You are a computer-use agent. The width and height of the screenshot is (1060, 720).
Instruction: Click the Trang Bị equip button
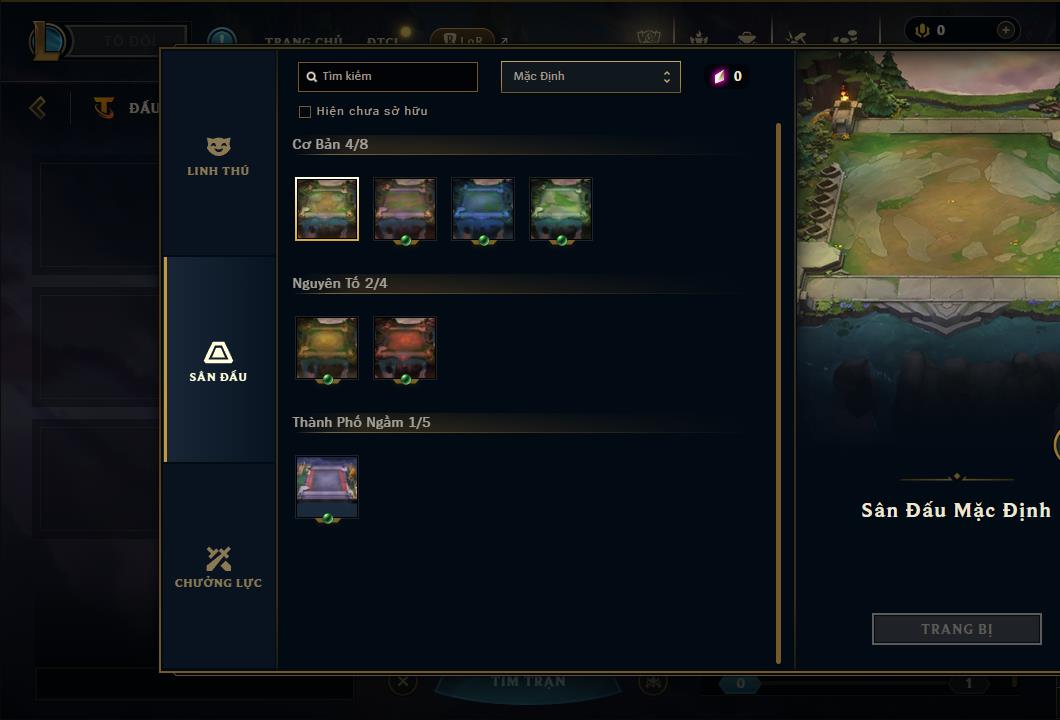pyautogui.click(x=956, y=629)
